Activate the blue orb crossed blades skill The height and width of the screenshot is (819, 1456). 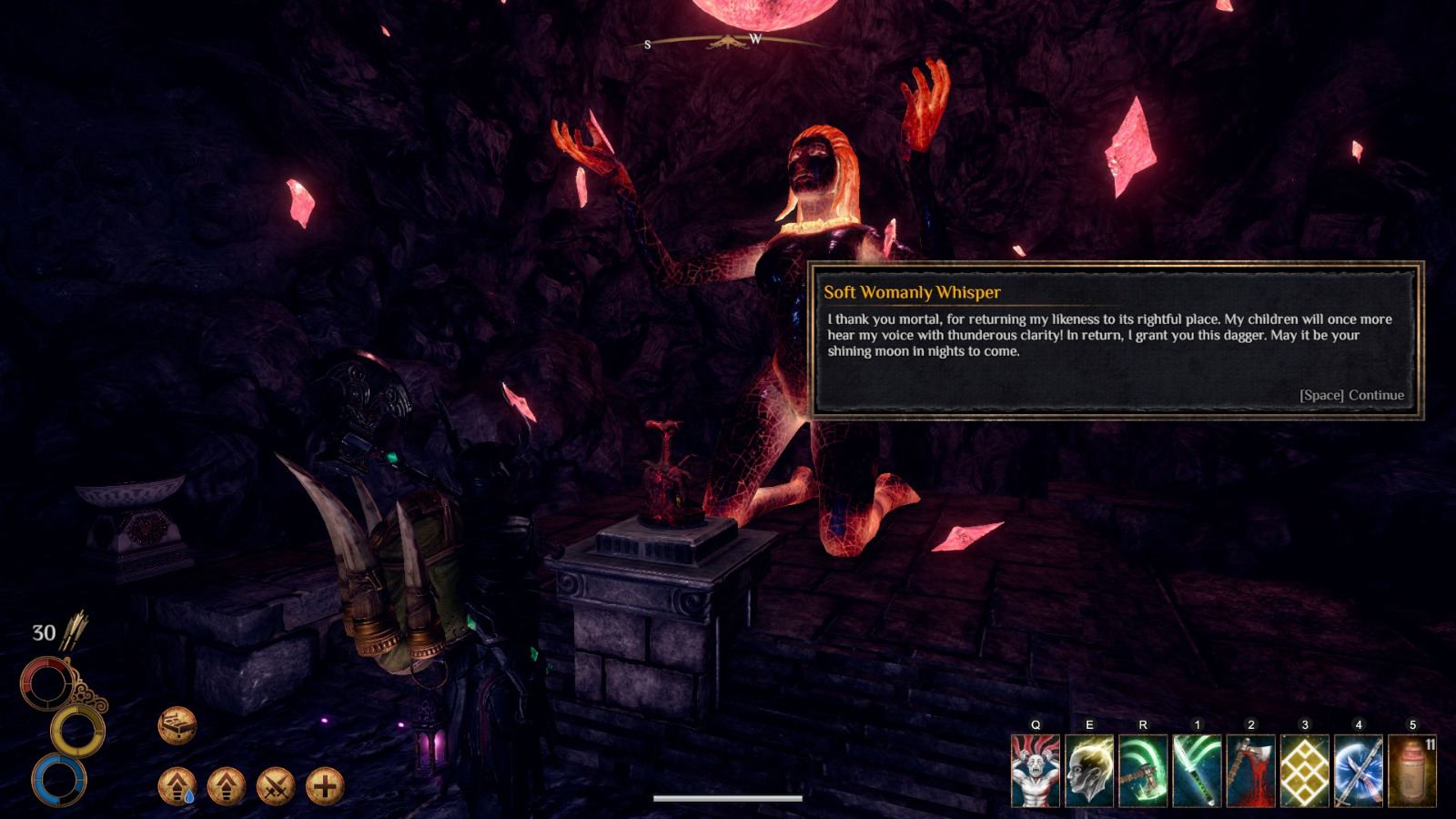click(x=1359, y=771)
